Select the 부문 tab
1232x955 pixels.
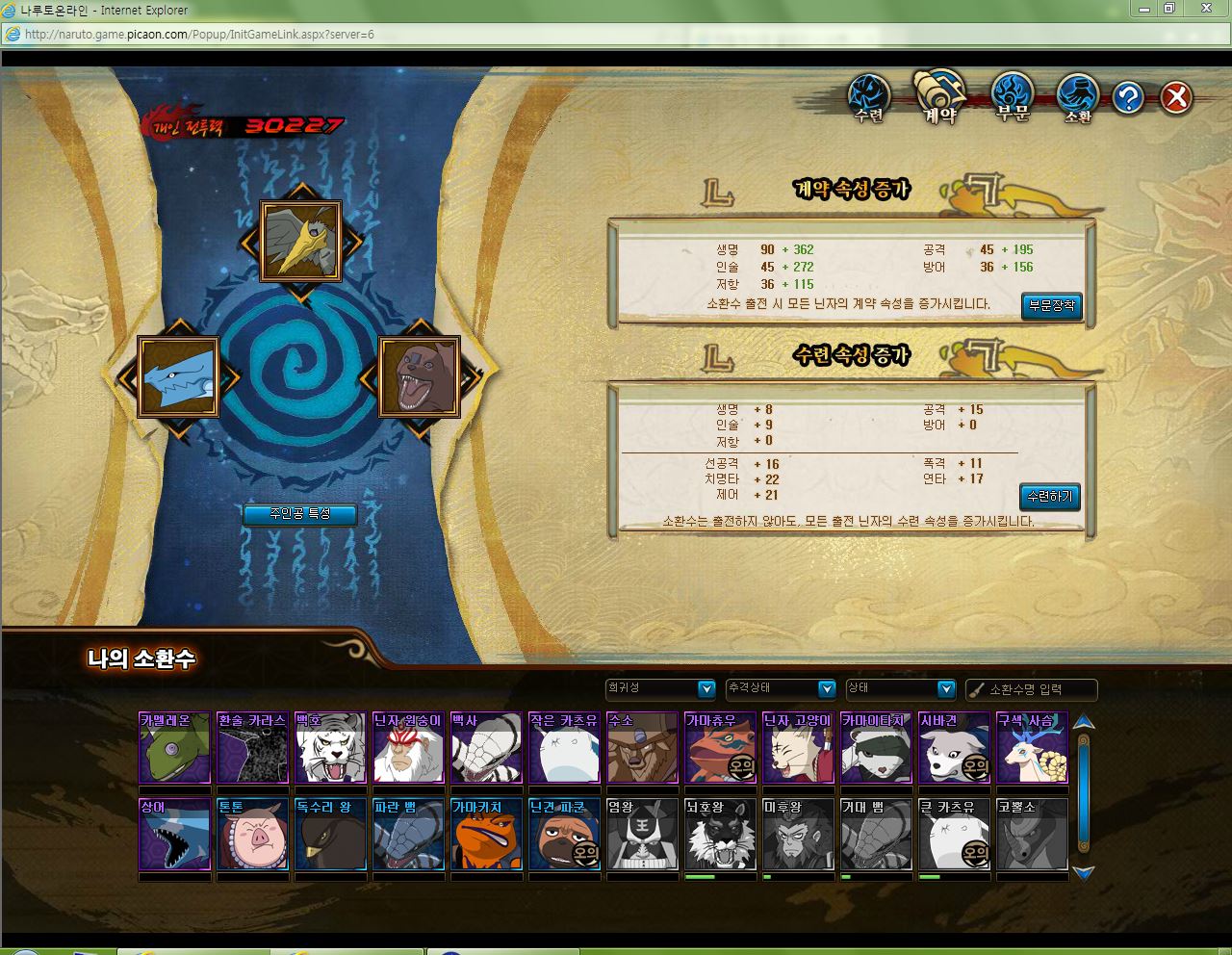[x=1012, y=98]
